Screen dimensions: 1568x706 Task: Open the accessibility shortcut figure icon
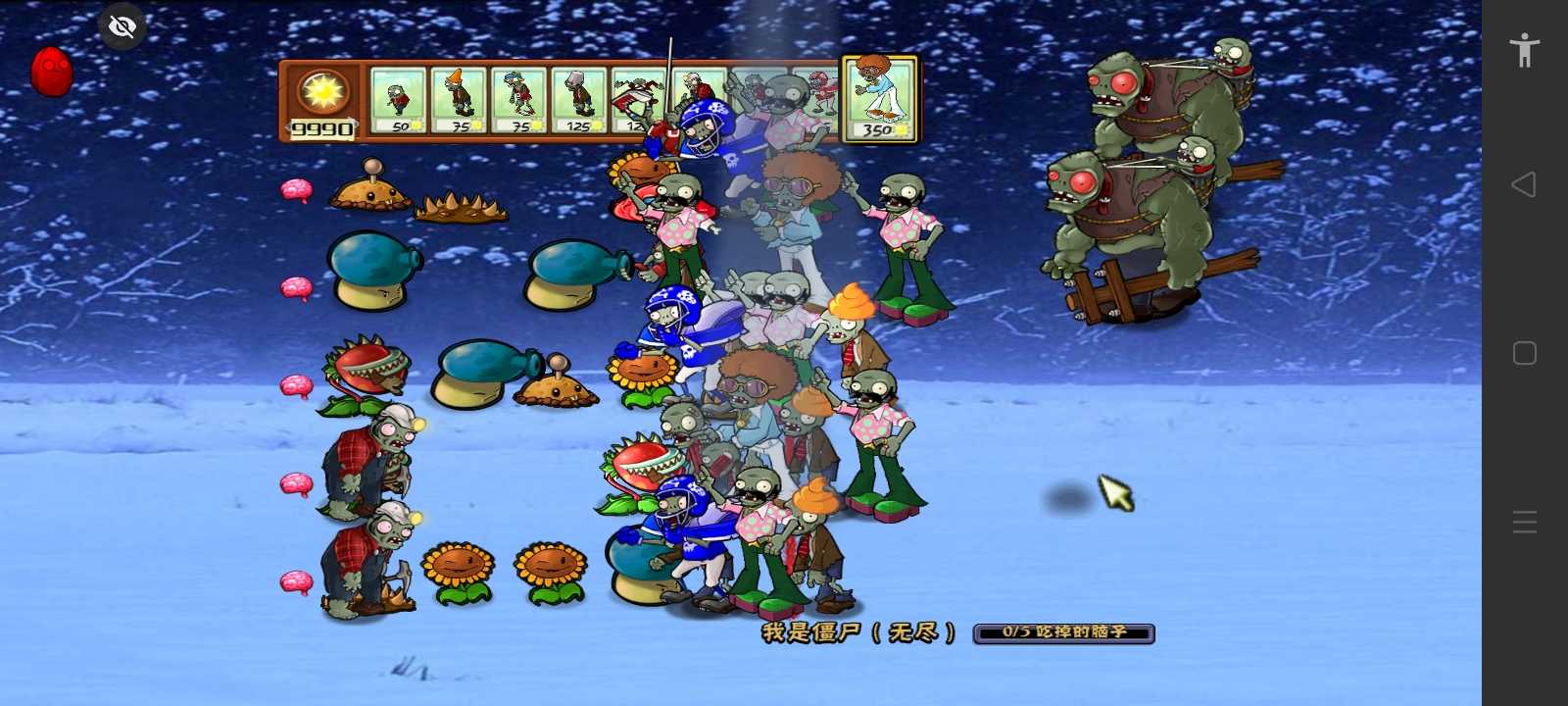coord(1525,50)
